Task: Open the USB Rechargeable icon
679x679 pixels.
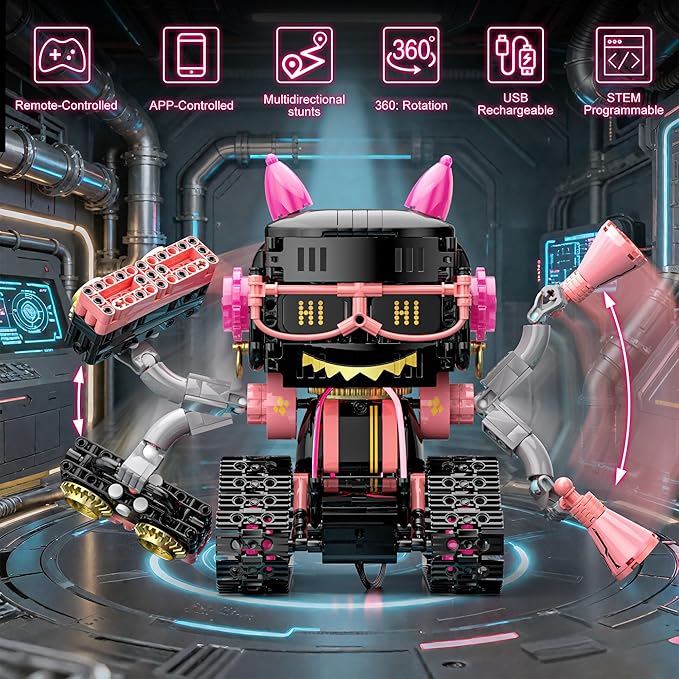Action: tap(515, 54)
